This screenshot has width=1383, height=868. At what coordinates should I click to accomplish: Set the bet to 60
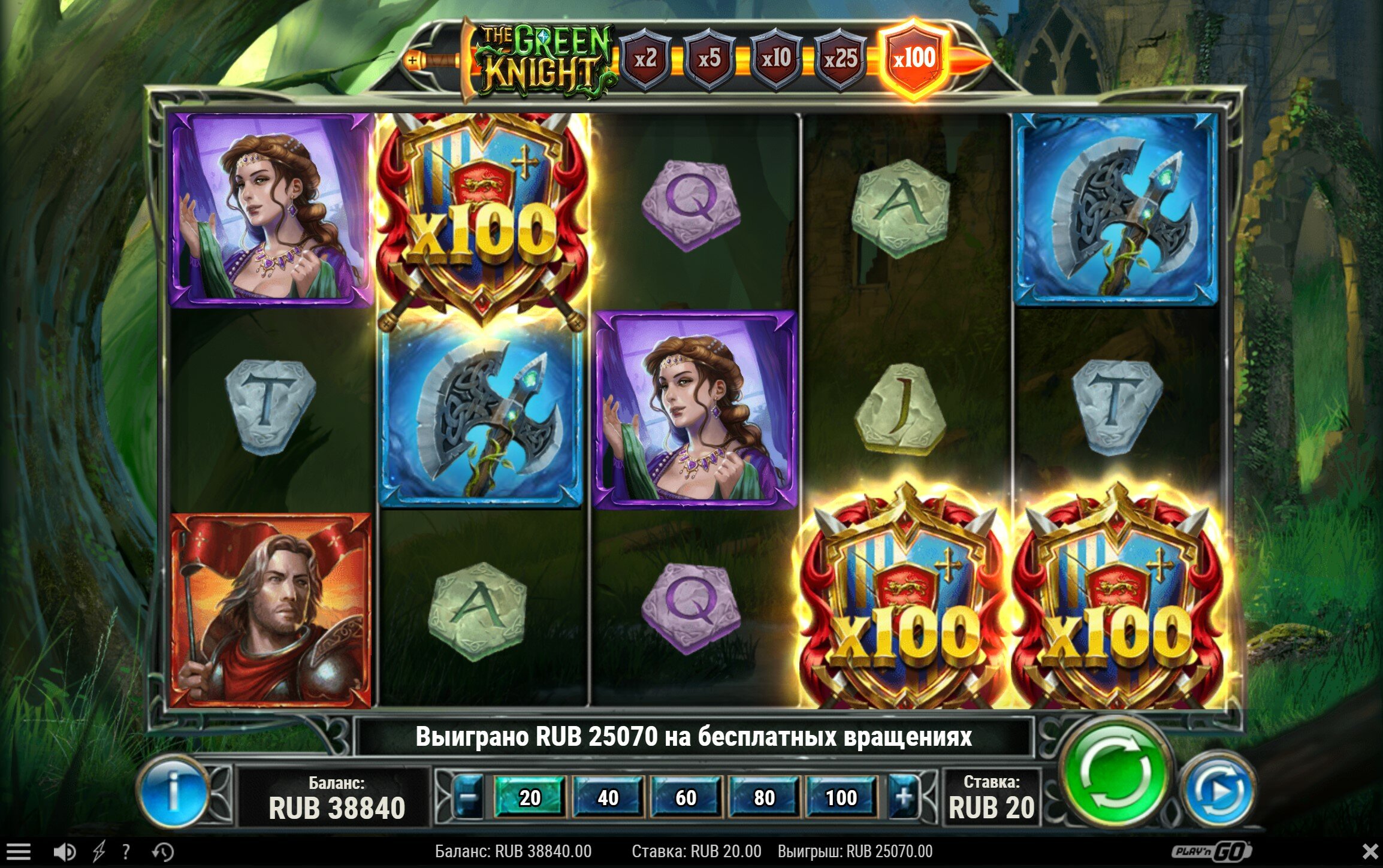686,797
